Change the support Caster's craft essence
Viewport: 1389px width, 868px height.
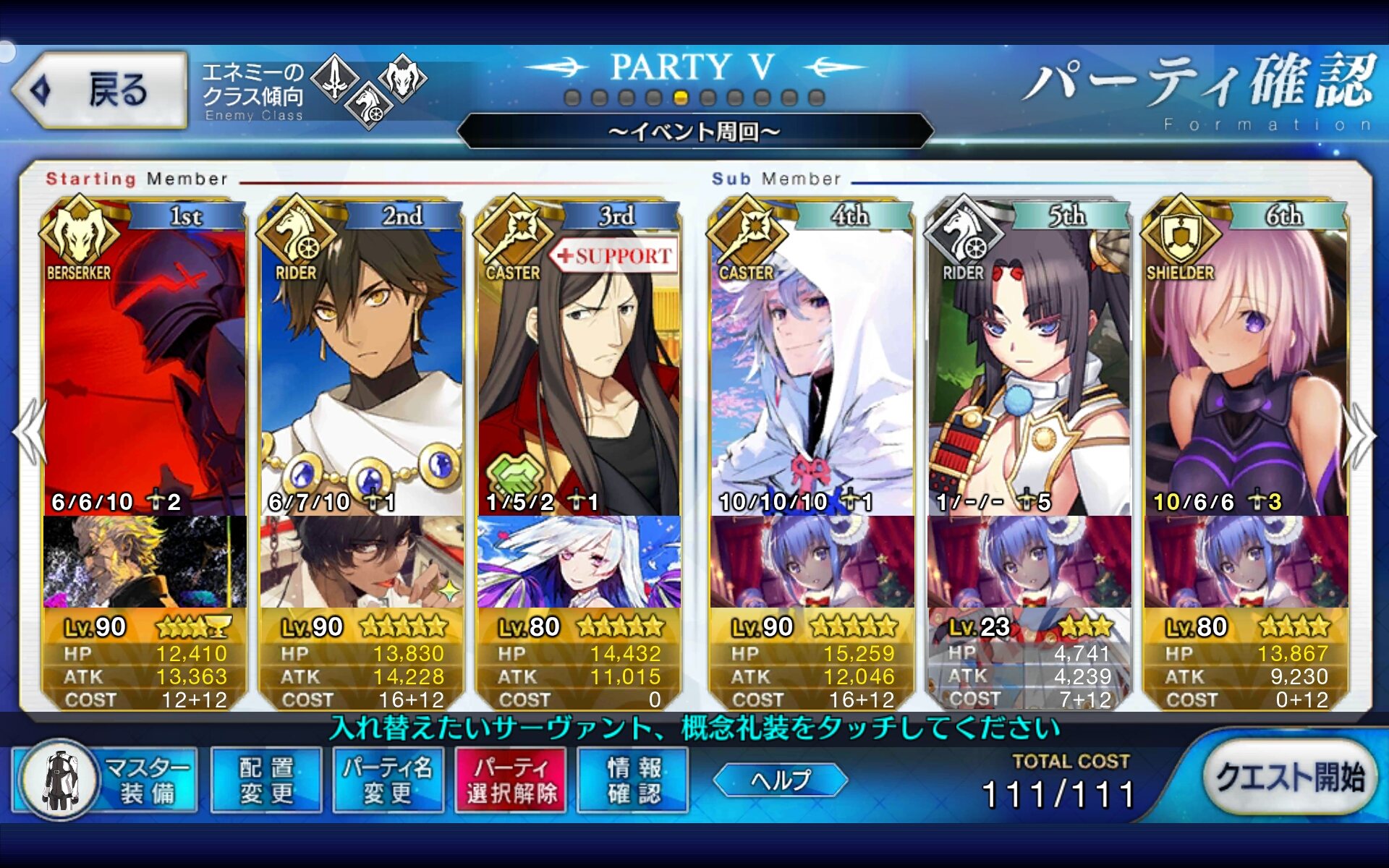point(579,561)
